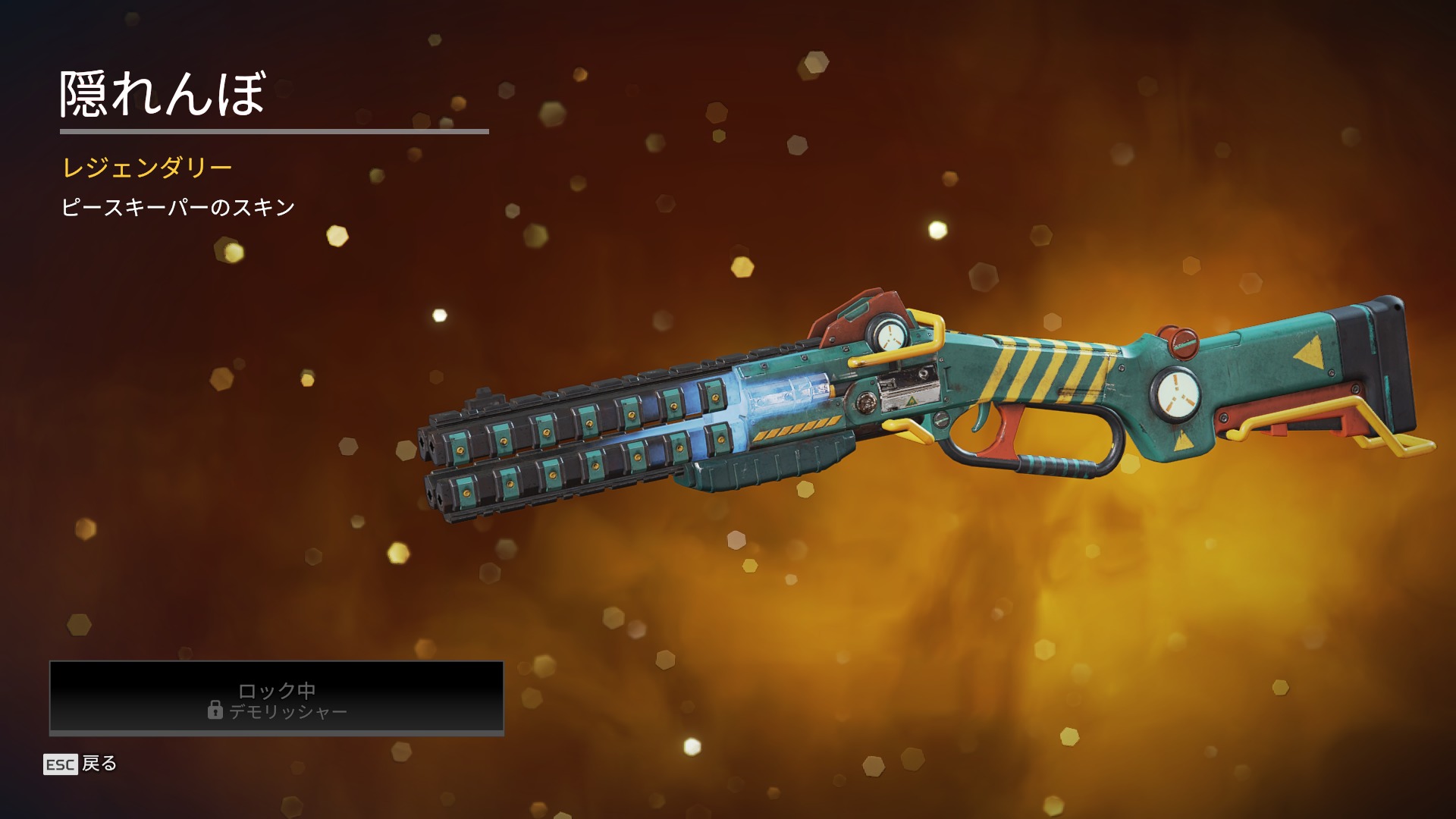Click the locked ロック中 デモリッシャー button
Screen dimensions: 1456x819
(x=277, y=698)
